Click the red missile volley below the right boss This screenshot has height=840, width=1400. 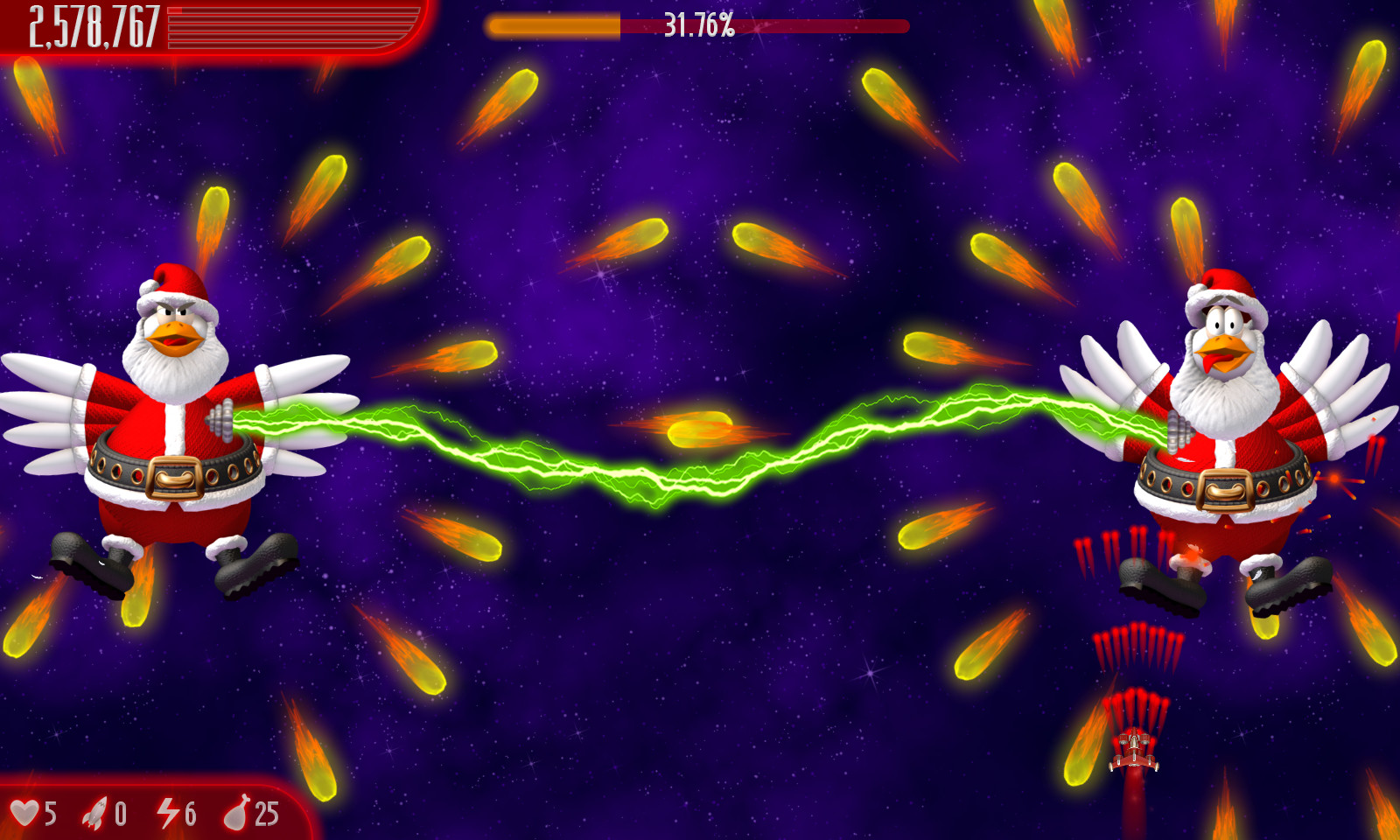click(x=1137, y=647)
